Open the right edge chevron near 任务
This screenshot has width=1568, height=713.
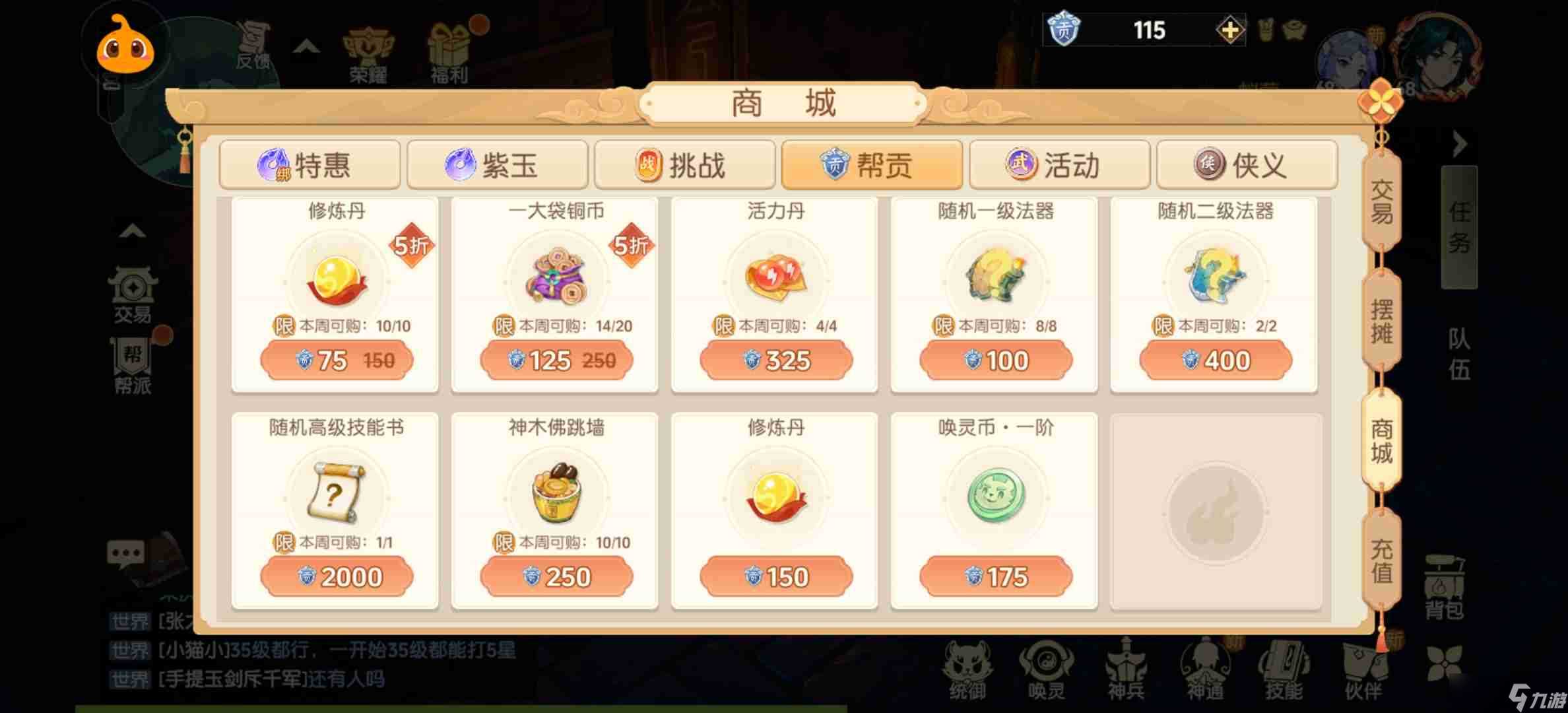pos(1459,144)
